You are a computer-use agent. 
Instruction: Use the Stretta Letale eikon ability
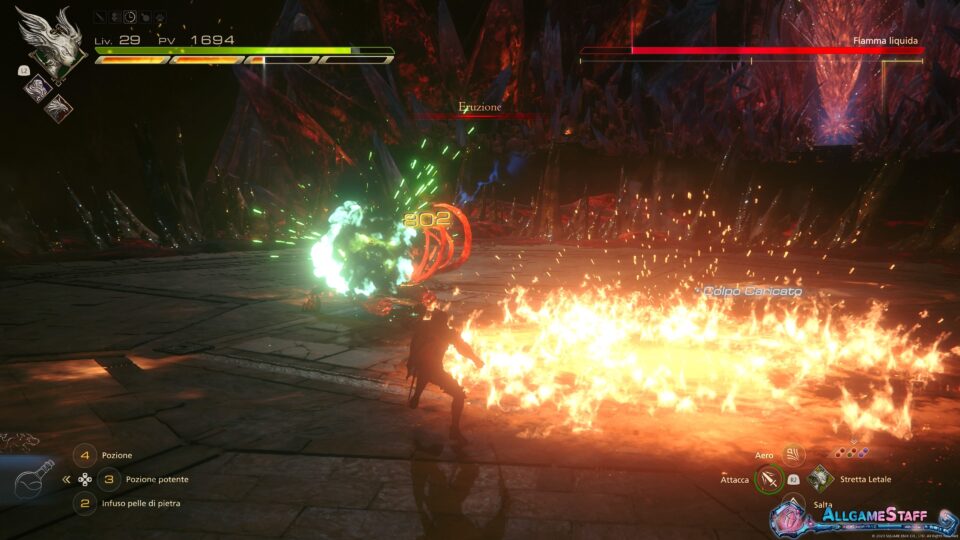point(820,479)
